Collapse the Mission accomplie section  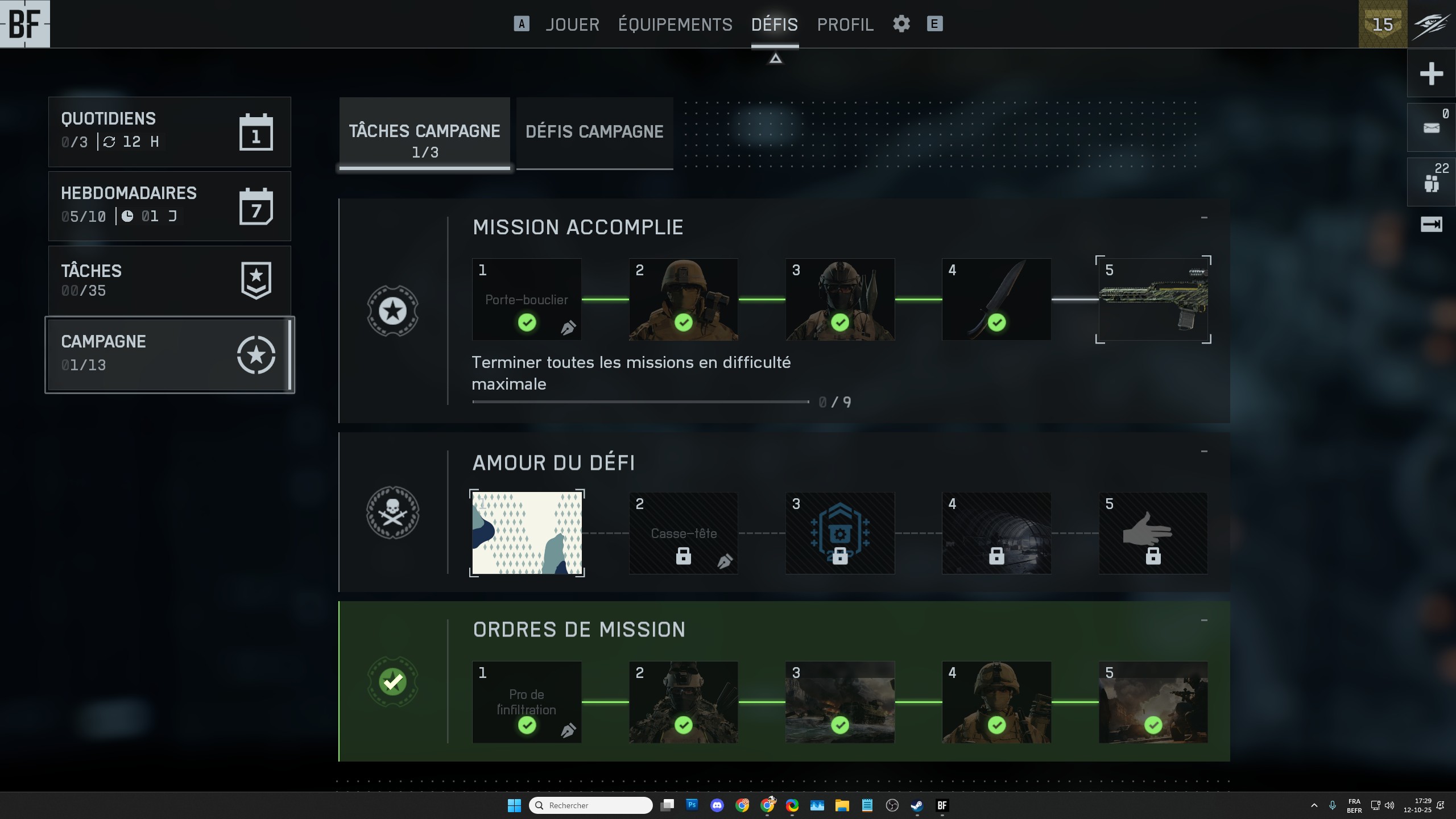coord(1205,217)
